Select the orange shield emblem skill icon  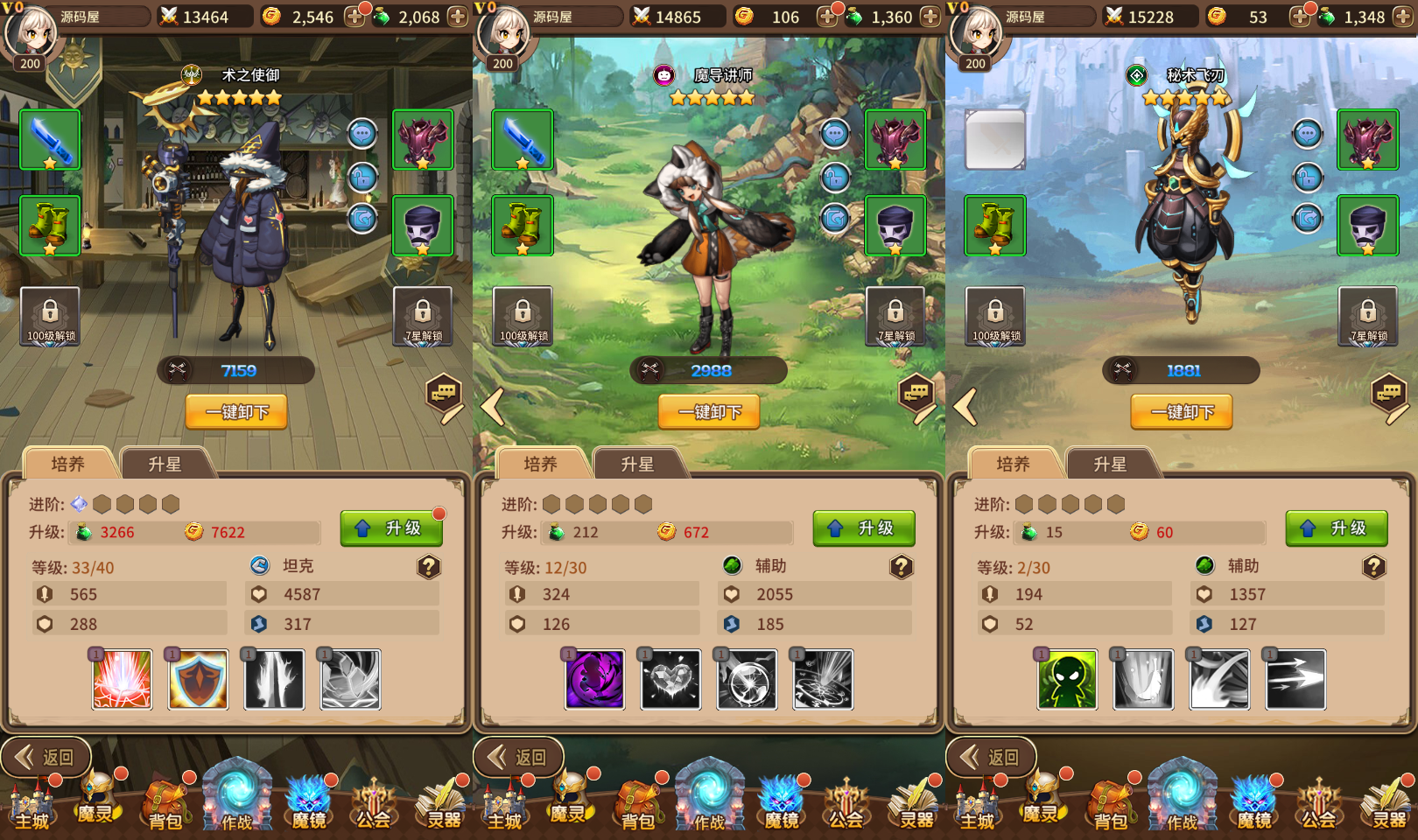198,679
